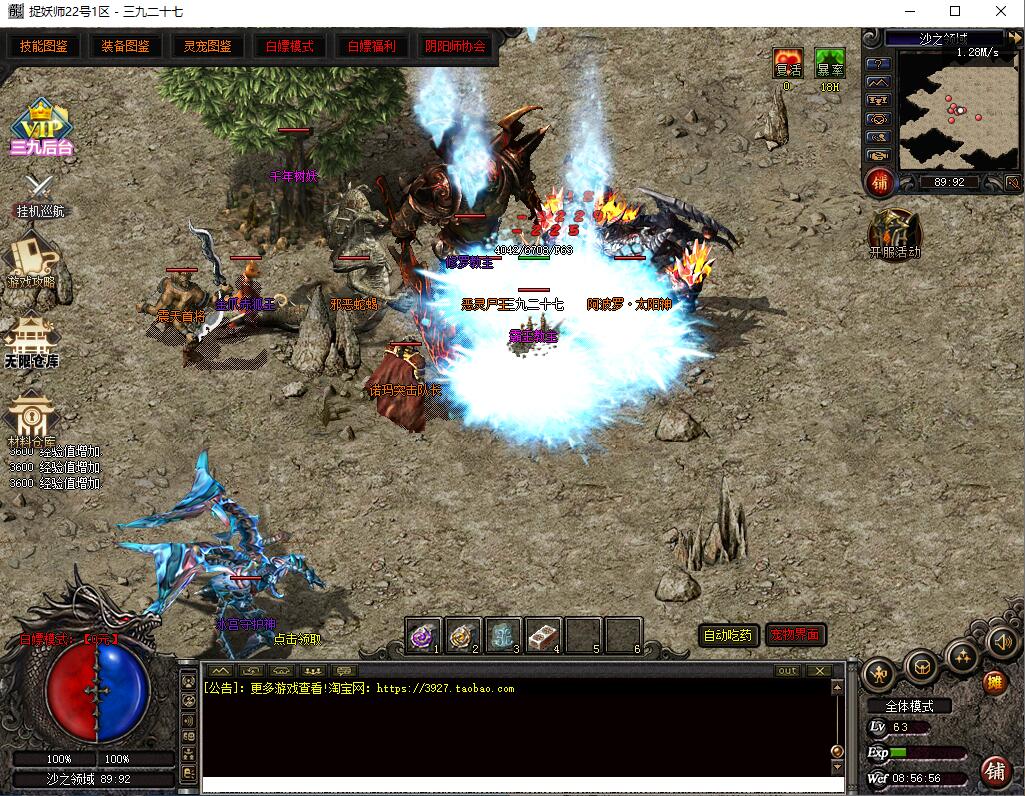Click the 暴率 drop-rate buff icon
Viewport: 1025px width, 796px height.
tap(830, 63)
